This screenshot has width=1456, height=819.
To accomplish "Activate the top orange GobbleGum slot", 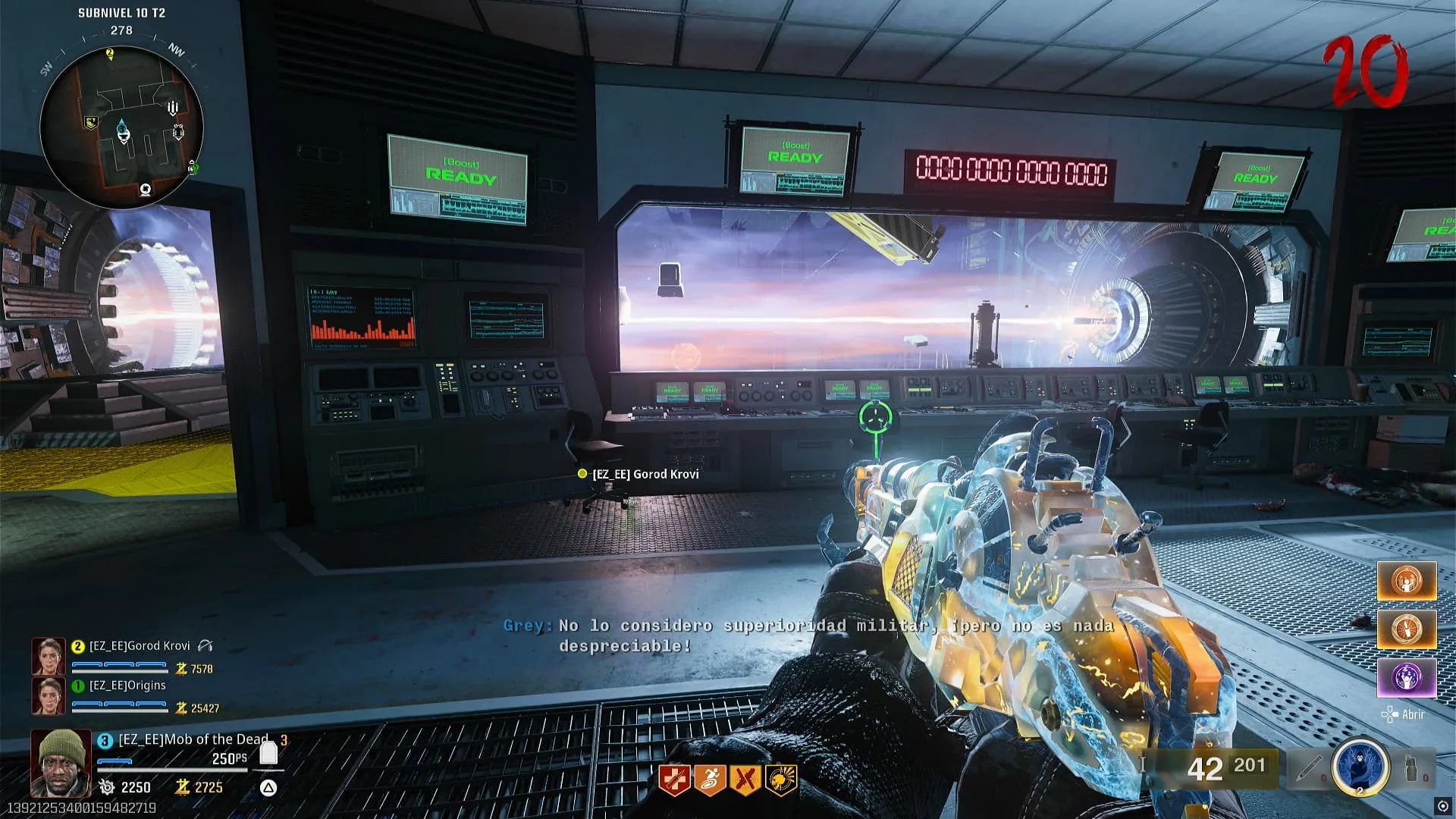I will pos(1407,581).
